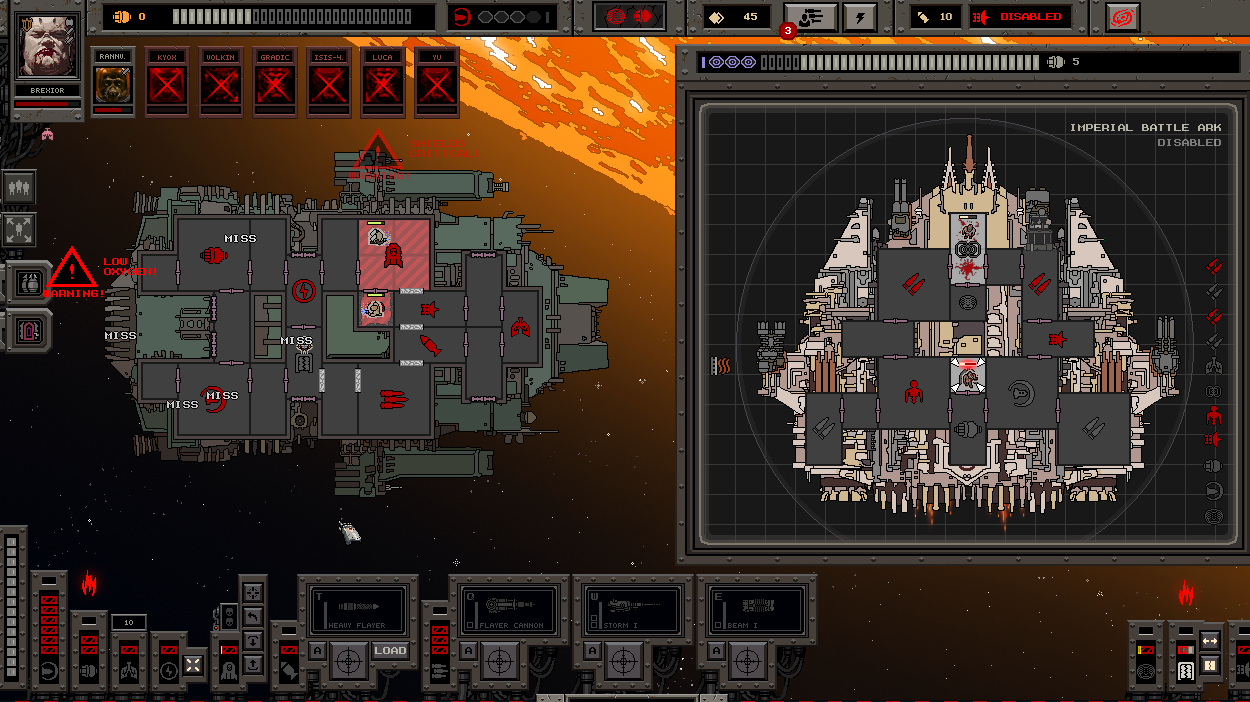
Task: Select surviving crew member Rannu's portrait
Action: point(113,84)
